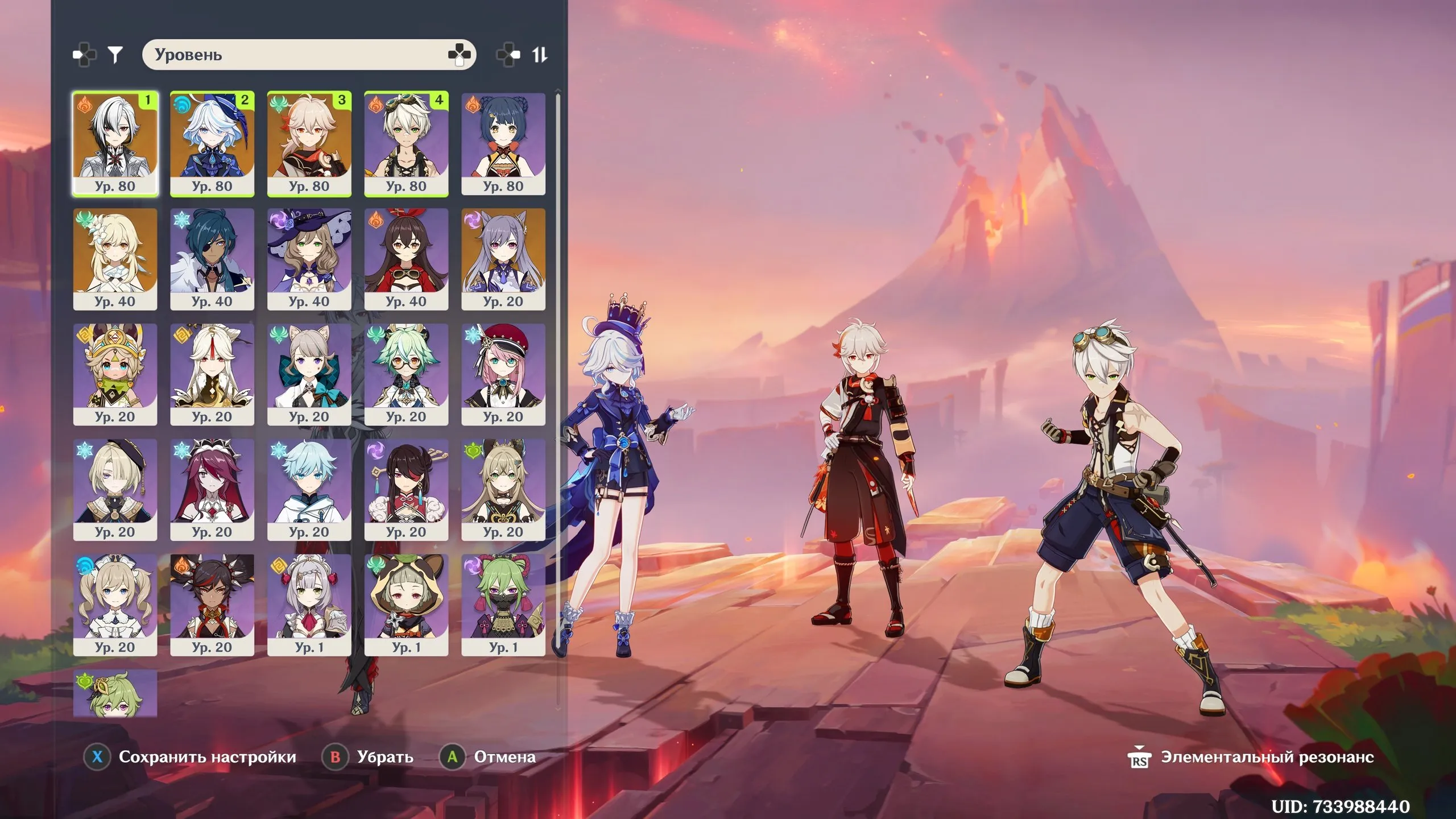Toggle the sort order arrows
Screen dimensions: 1456x819
(x=539, y=55)
